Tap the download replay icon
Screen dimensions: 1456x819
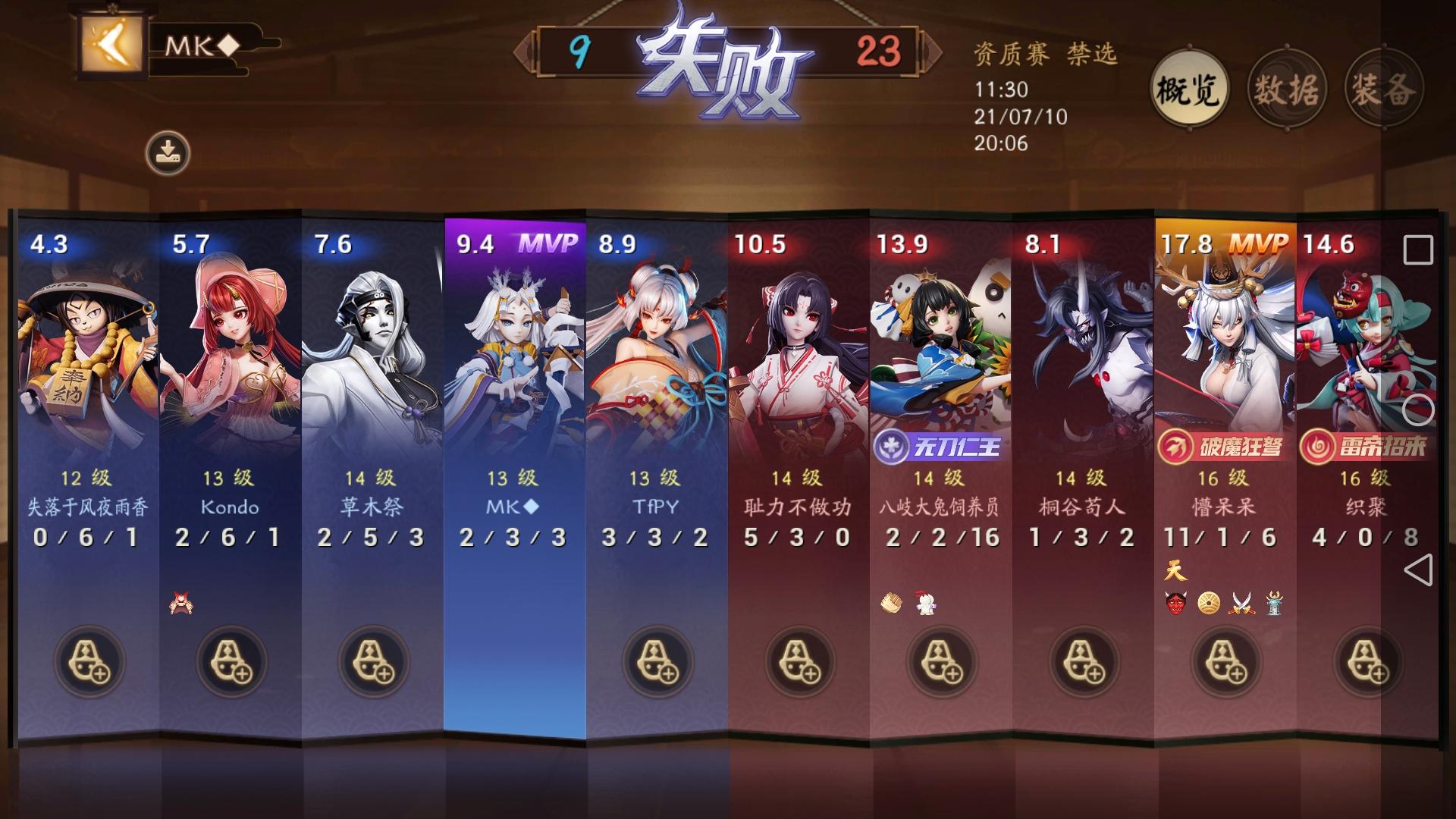tap(170, 149)
